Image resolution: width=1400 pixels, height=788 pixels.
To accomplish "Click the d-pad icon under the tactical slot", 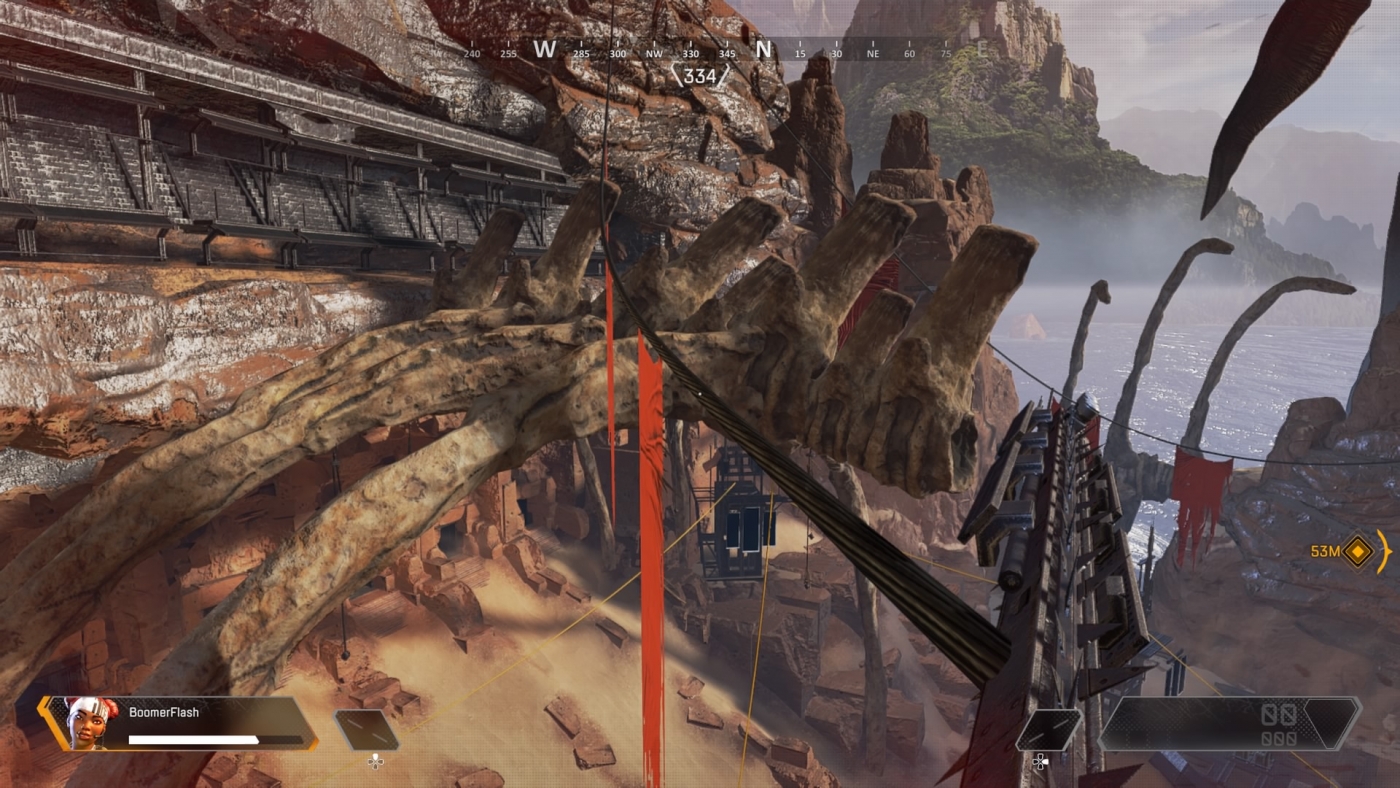I will point(376,763).
